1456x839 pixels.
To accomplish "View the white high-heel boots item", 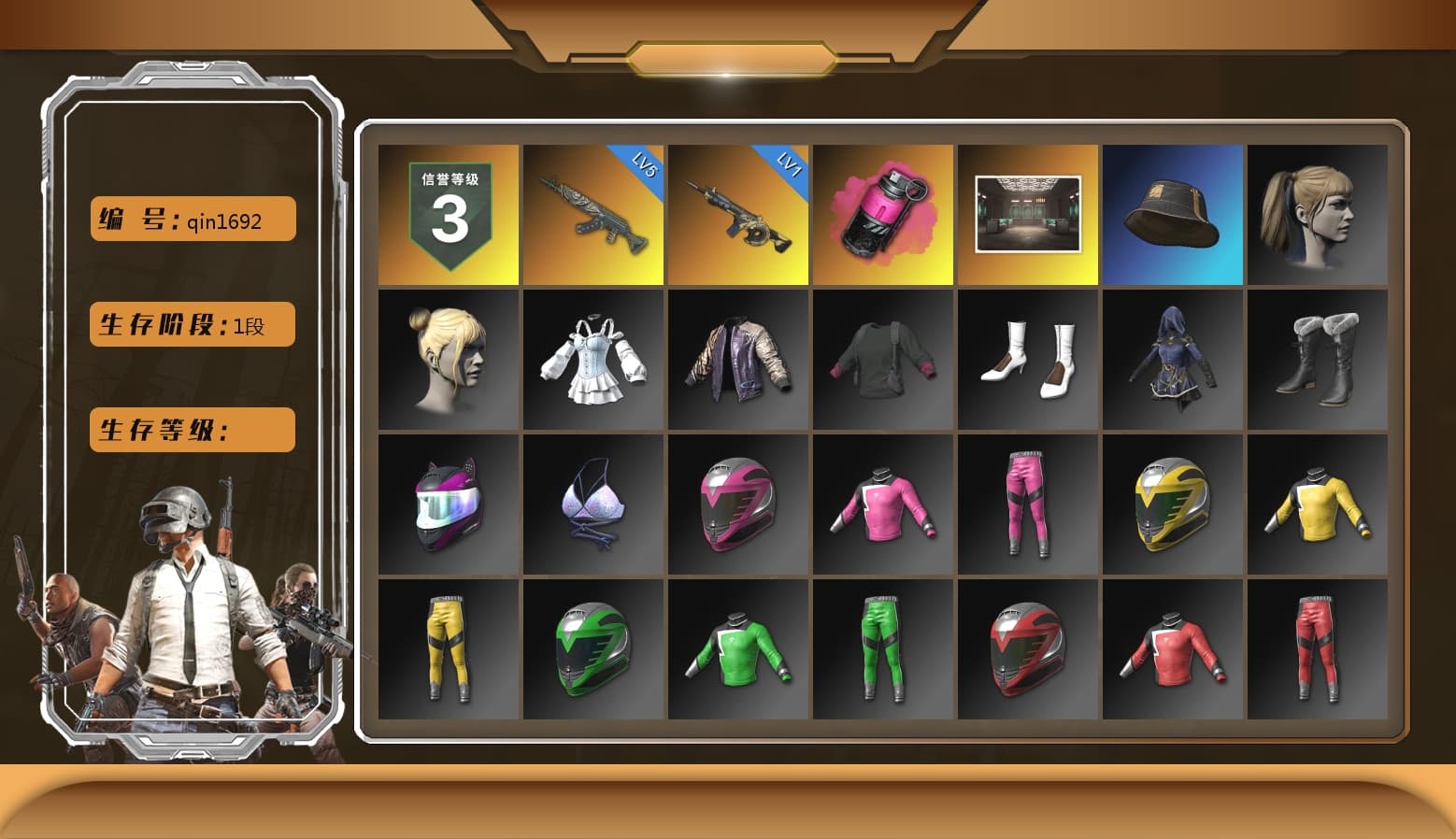I will (x=1028, y=360).
